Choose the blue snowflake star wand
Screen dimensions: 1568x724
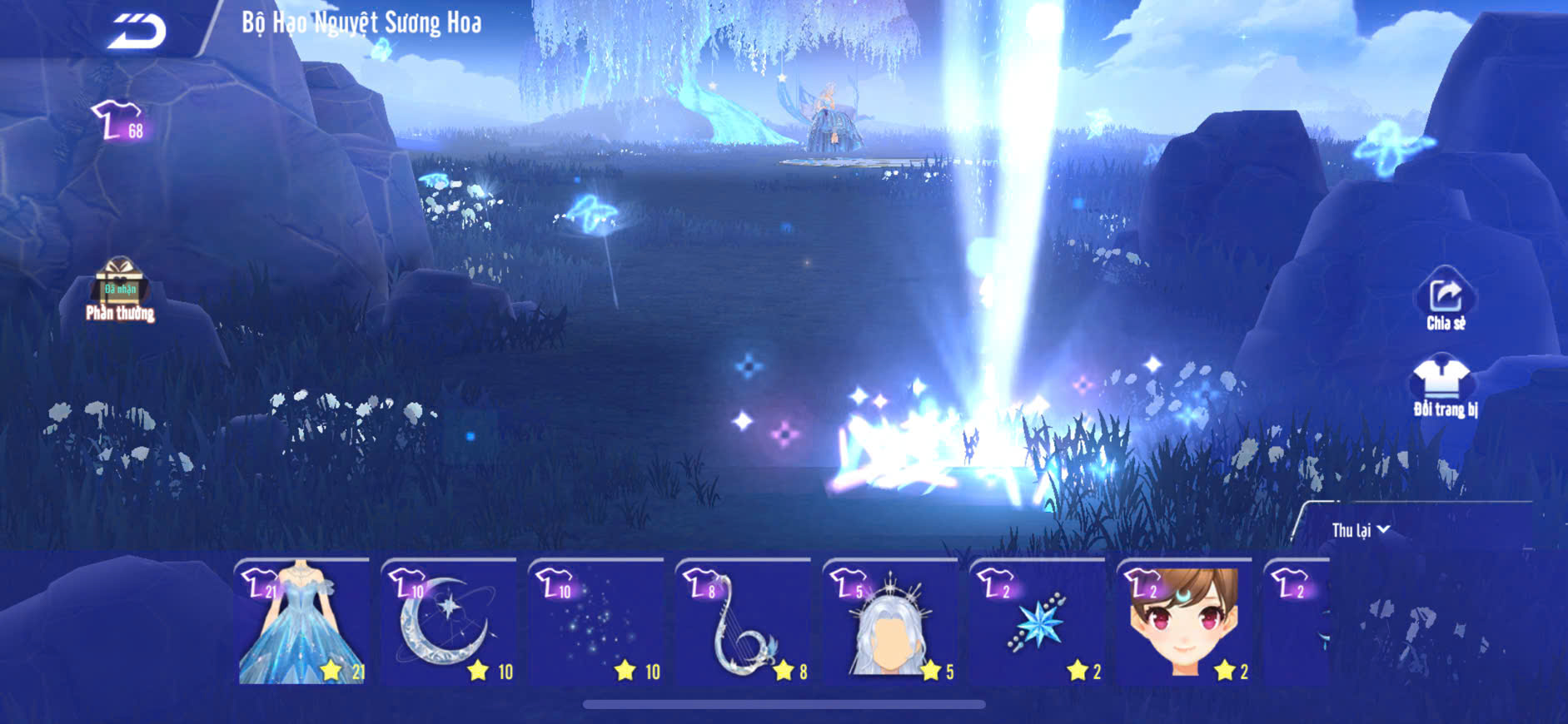(1038, 622)
